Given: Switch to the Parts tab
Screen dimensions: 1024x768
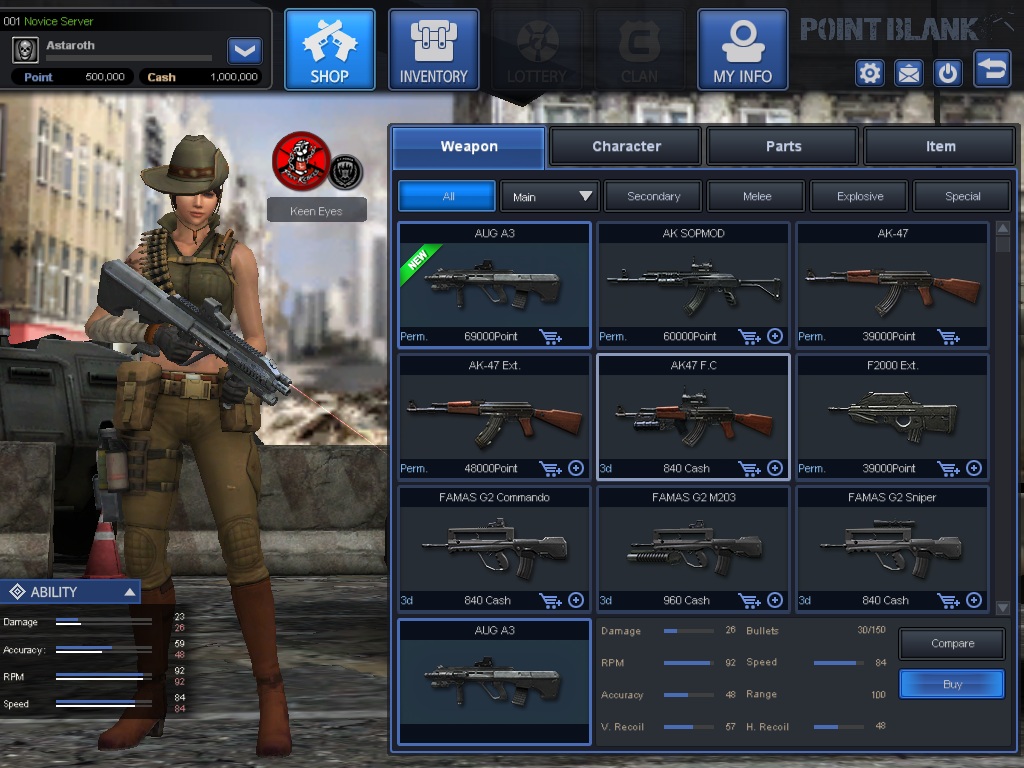Looking at the screenshot, I should pyautogui.click(x=783, y=146).
